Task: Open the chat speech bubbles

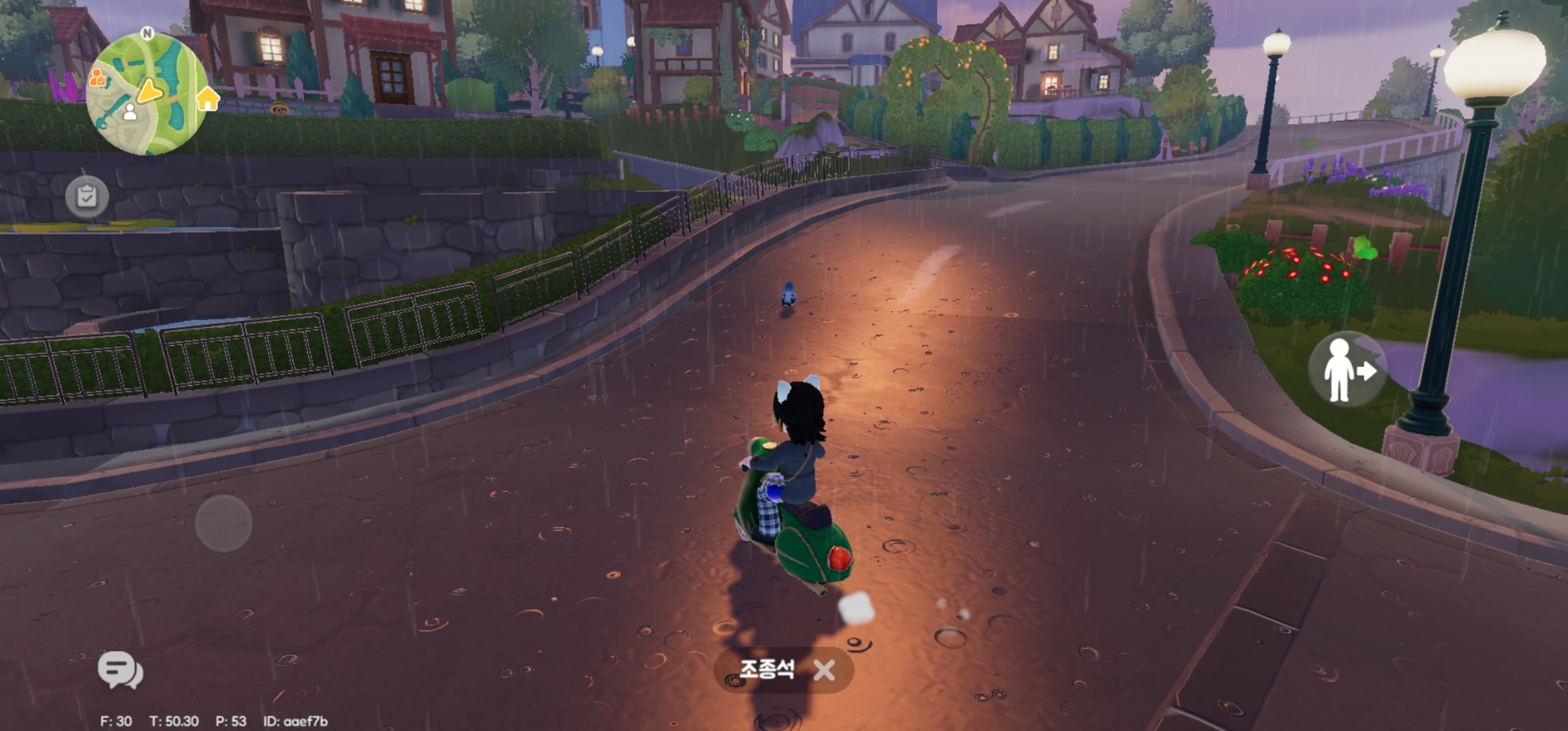Action: (x=120, y=671)
